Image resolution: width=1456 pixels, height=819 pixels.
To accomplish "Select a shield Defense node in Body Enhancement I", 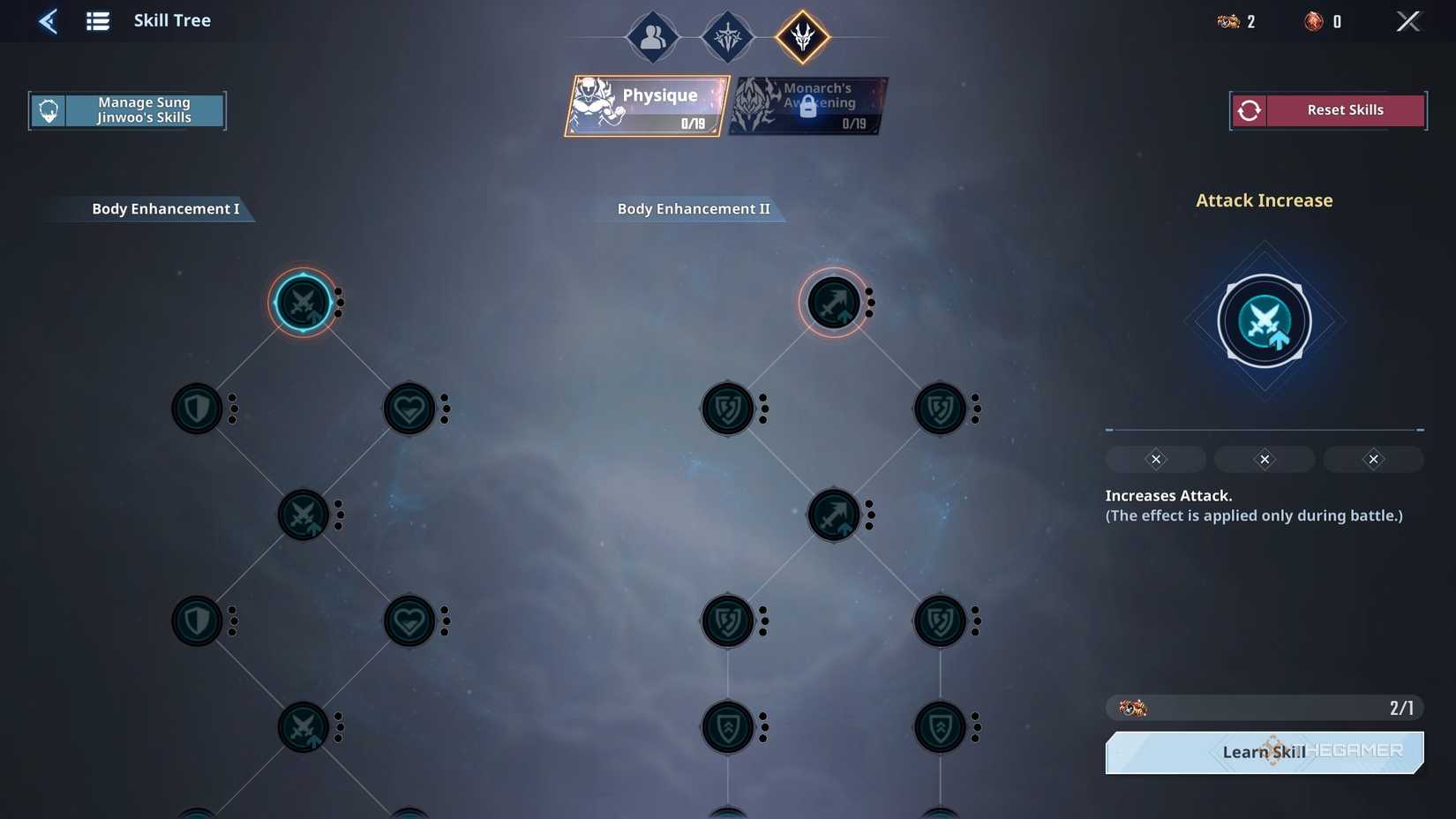I will coord(197,408).
